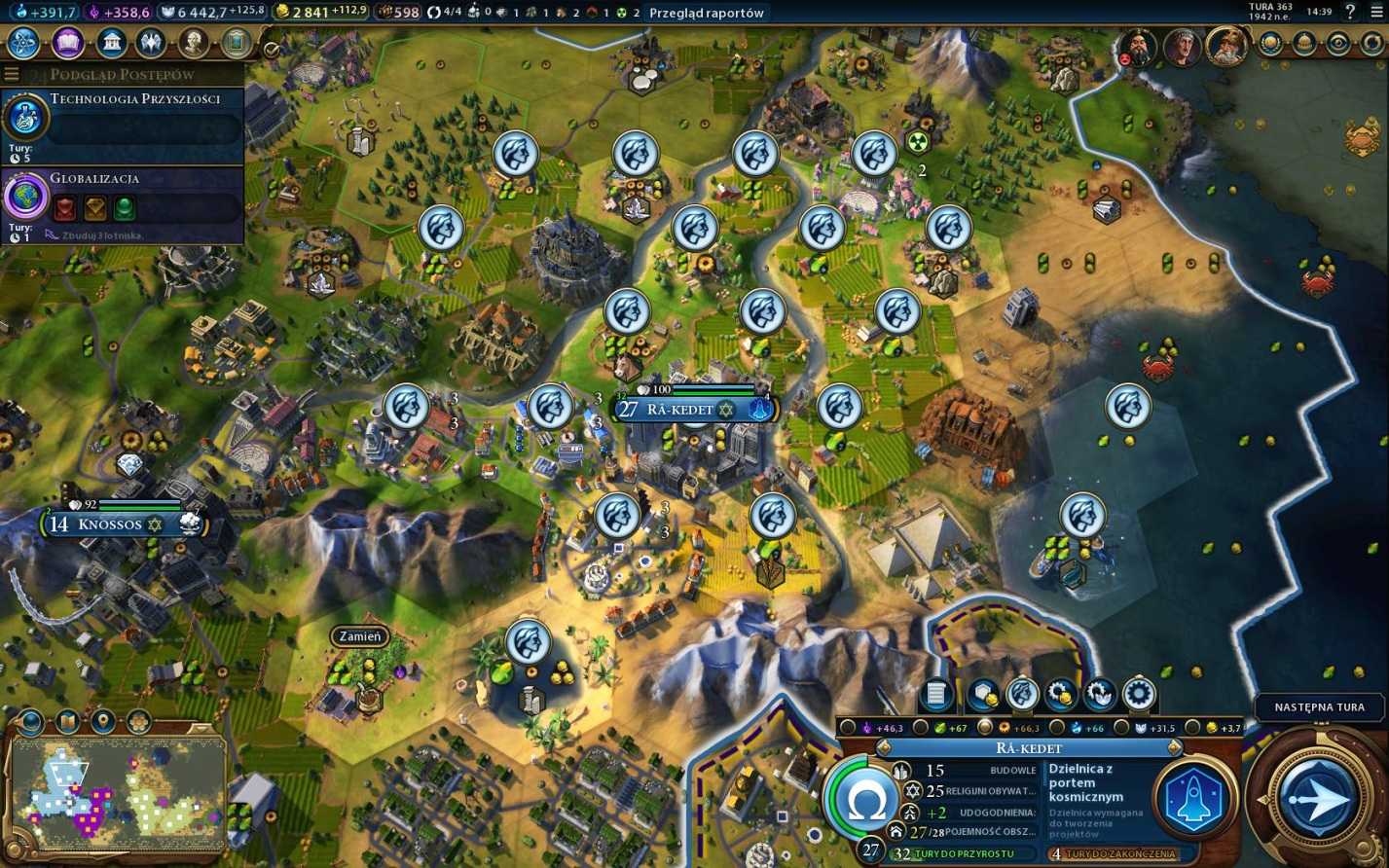Open the civics tree purple book icon

(67, 43)
